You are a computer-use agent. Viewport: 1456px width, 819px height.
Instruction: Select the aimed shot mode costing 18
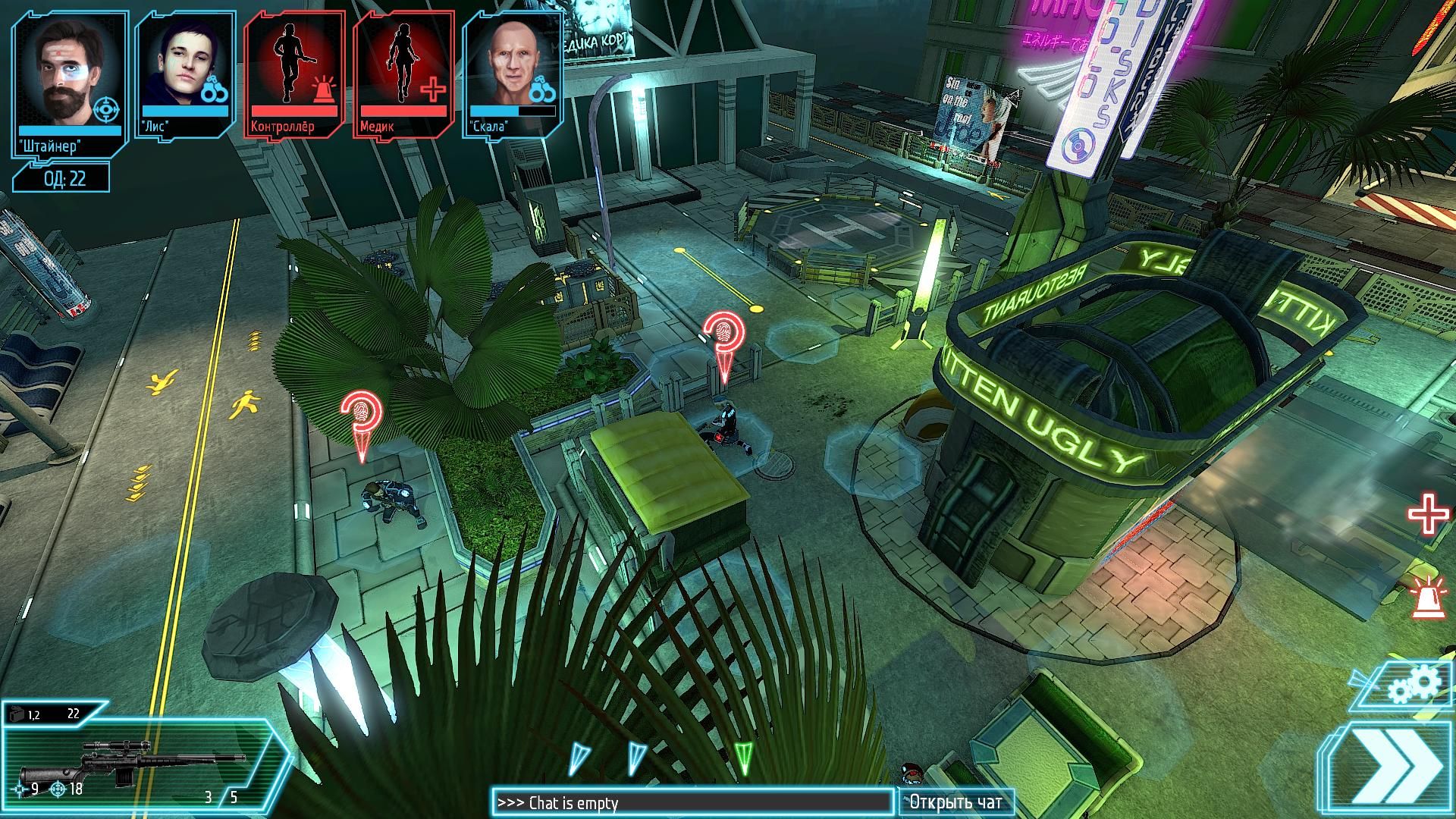point(67,789)
